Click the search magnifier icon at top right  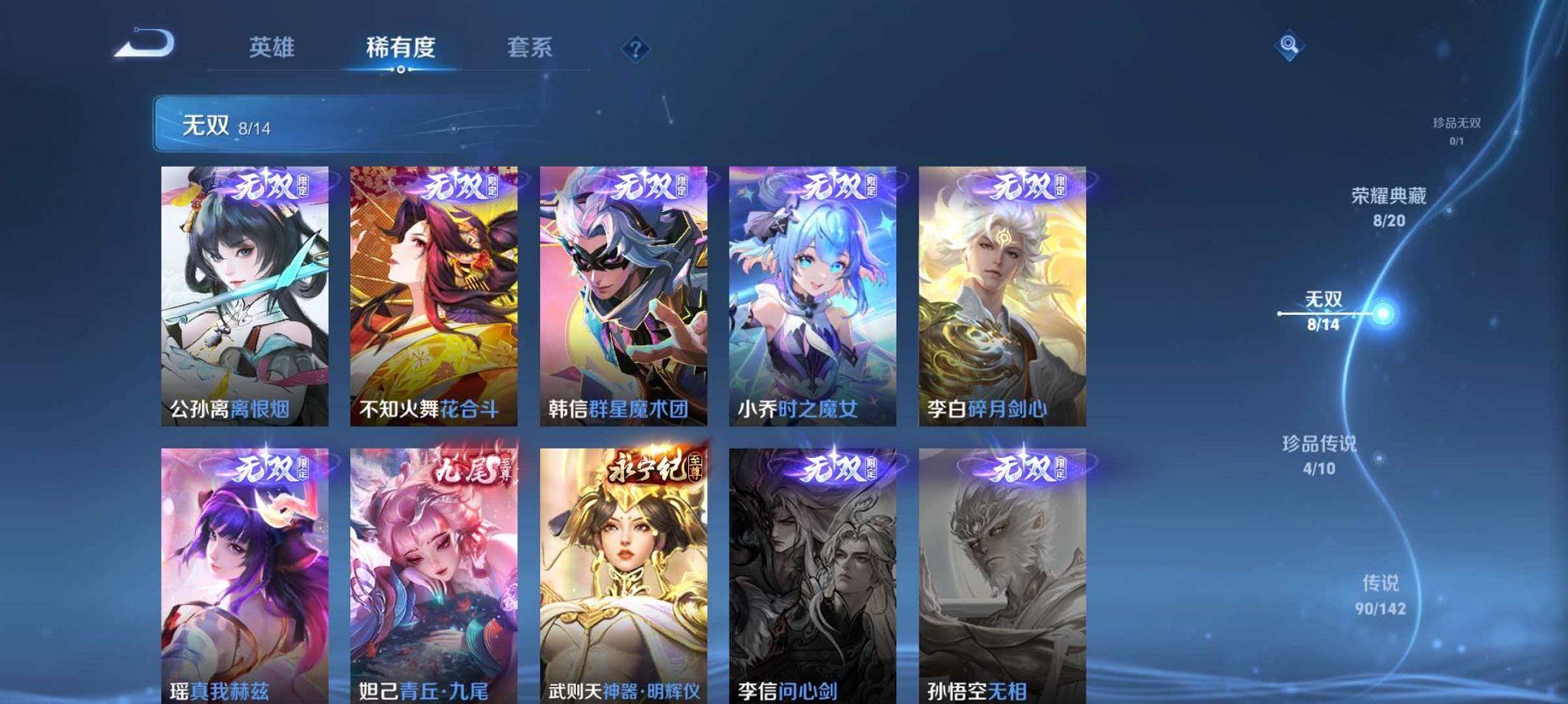coord(1290,46)
